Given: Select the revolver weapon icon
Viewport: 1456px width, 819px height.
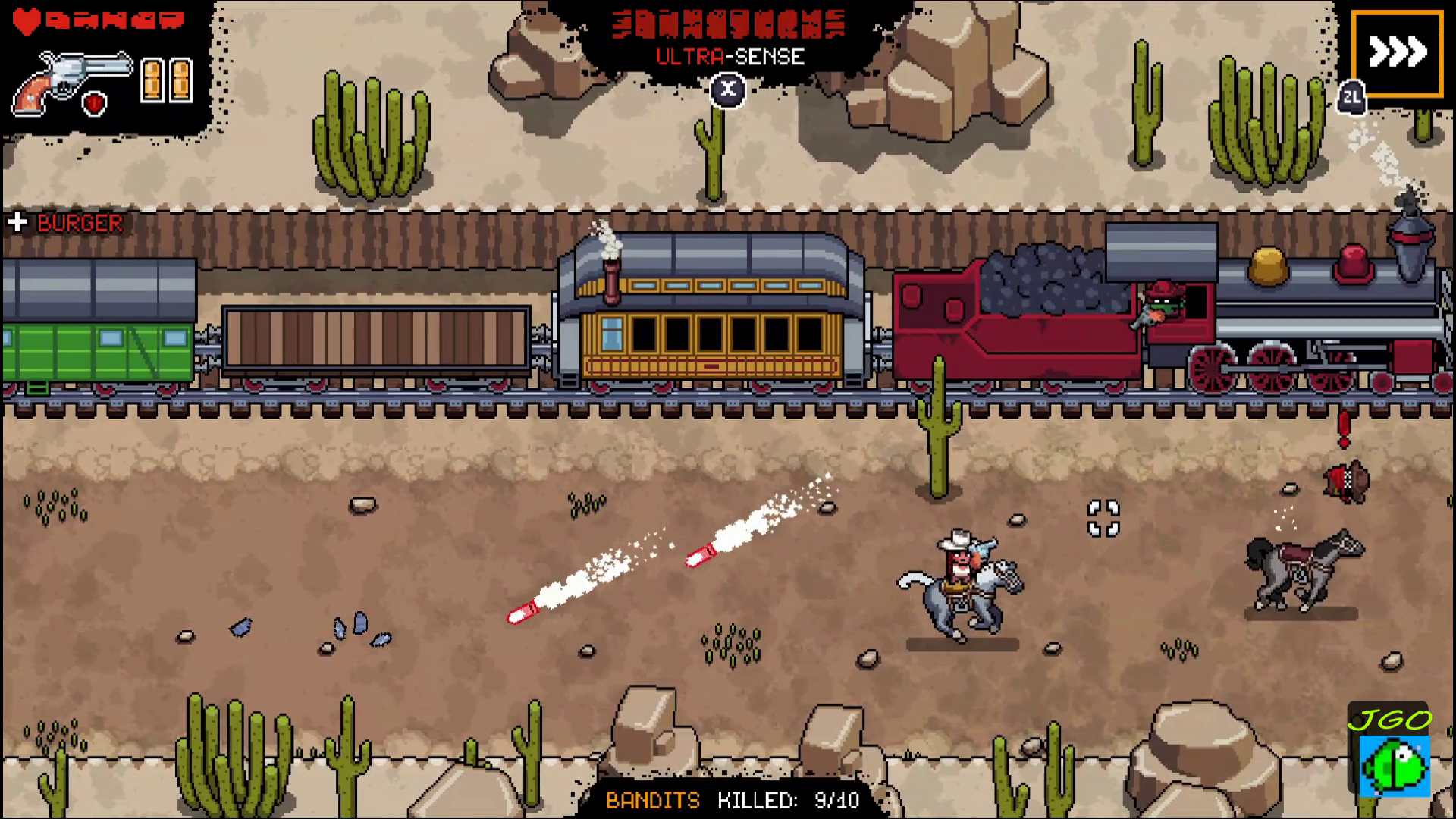Looking at the screenshot, I should coord(72,82).
